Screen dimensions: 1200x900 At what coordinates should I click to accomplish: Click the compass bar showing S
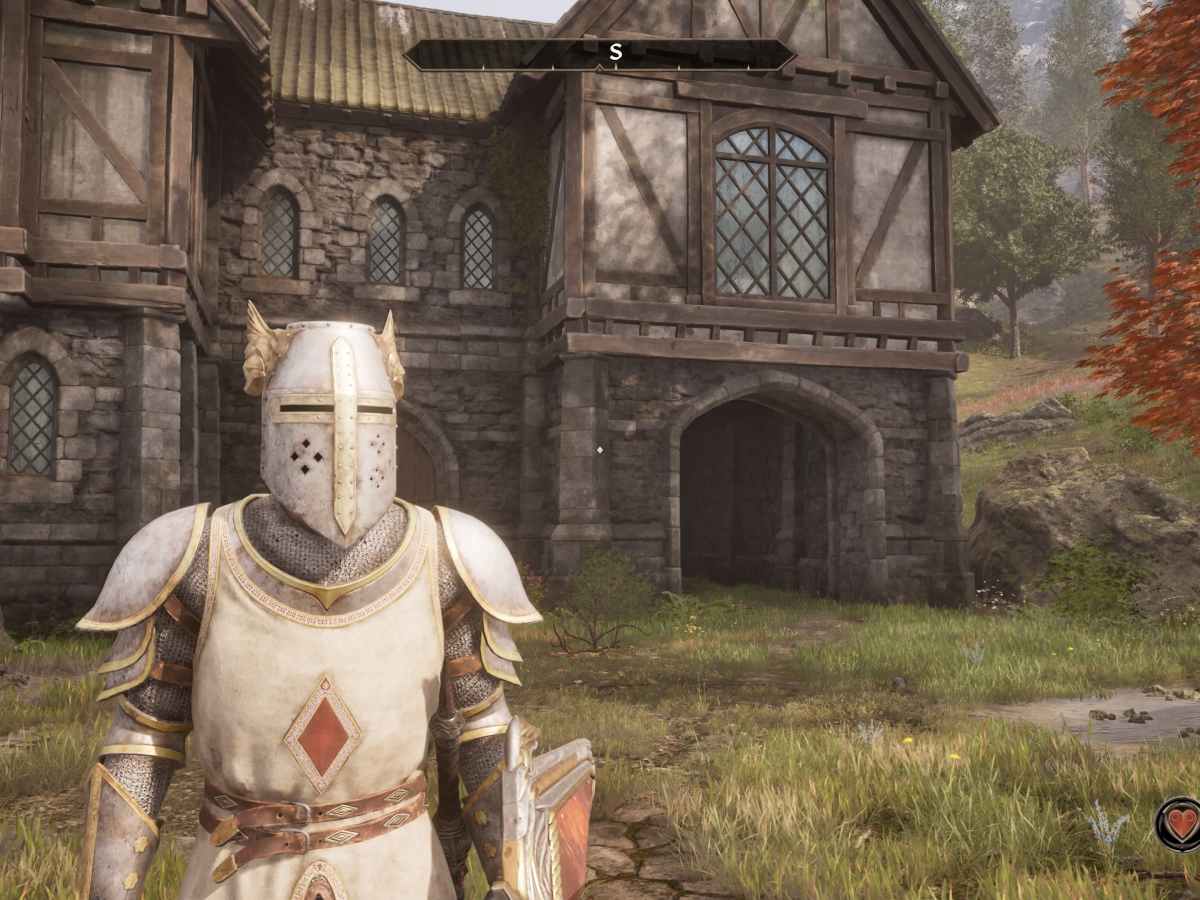click(600, 55)
